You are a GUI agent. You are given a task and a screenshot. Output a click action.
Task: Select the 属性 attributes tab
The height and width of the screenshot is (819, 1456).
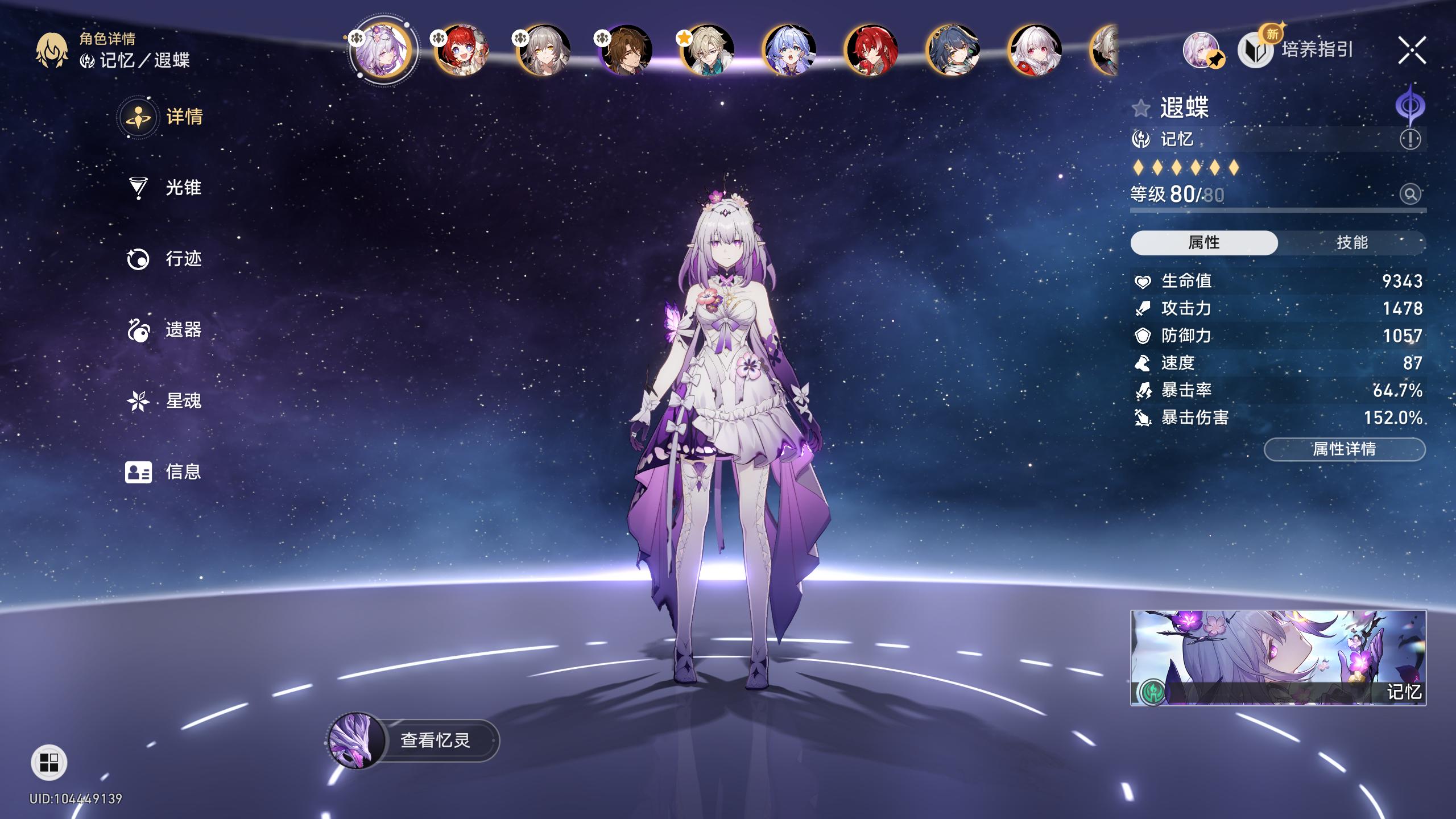click(1203, 243)
